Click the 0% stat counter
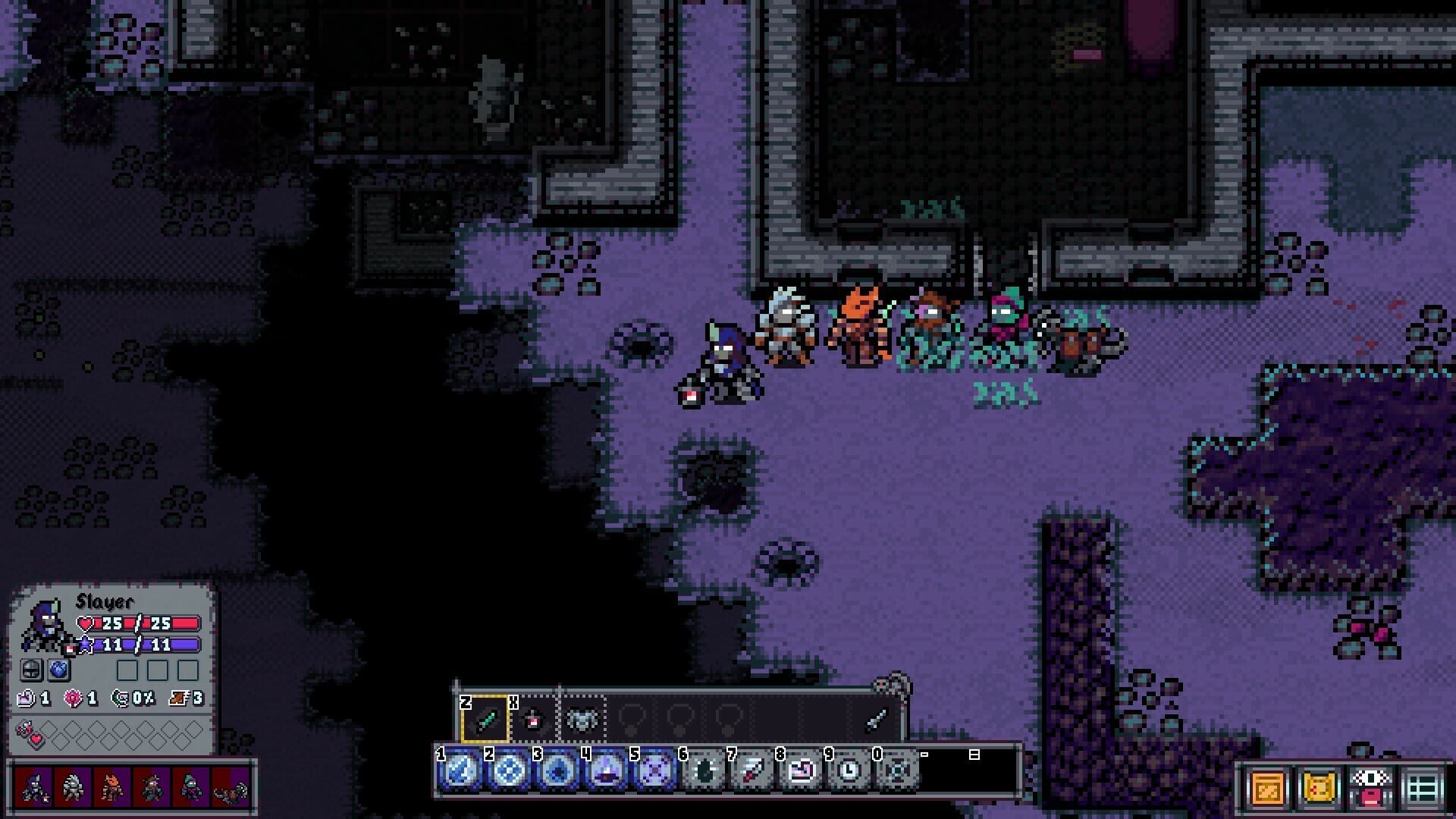Image resolution: width=1456 pixels, height=819 pixels. tap(132, 698)
